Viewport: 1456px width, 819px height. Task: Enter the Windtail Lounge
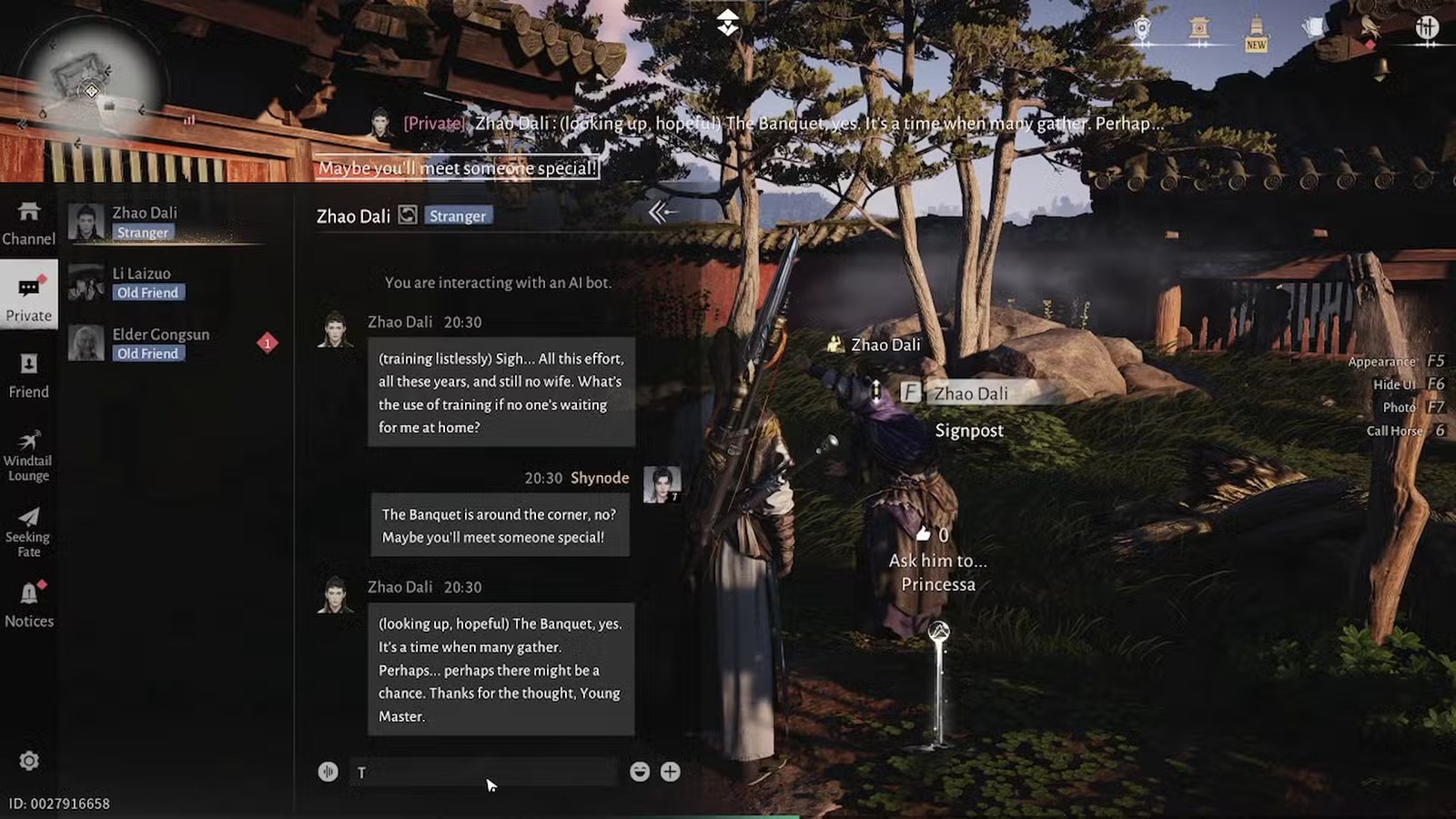(x=28, y=455)
